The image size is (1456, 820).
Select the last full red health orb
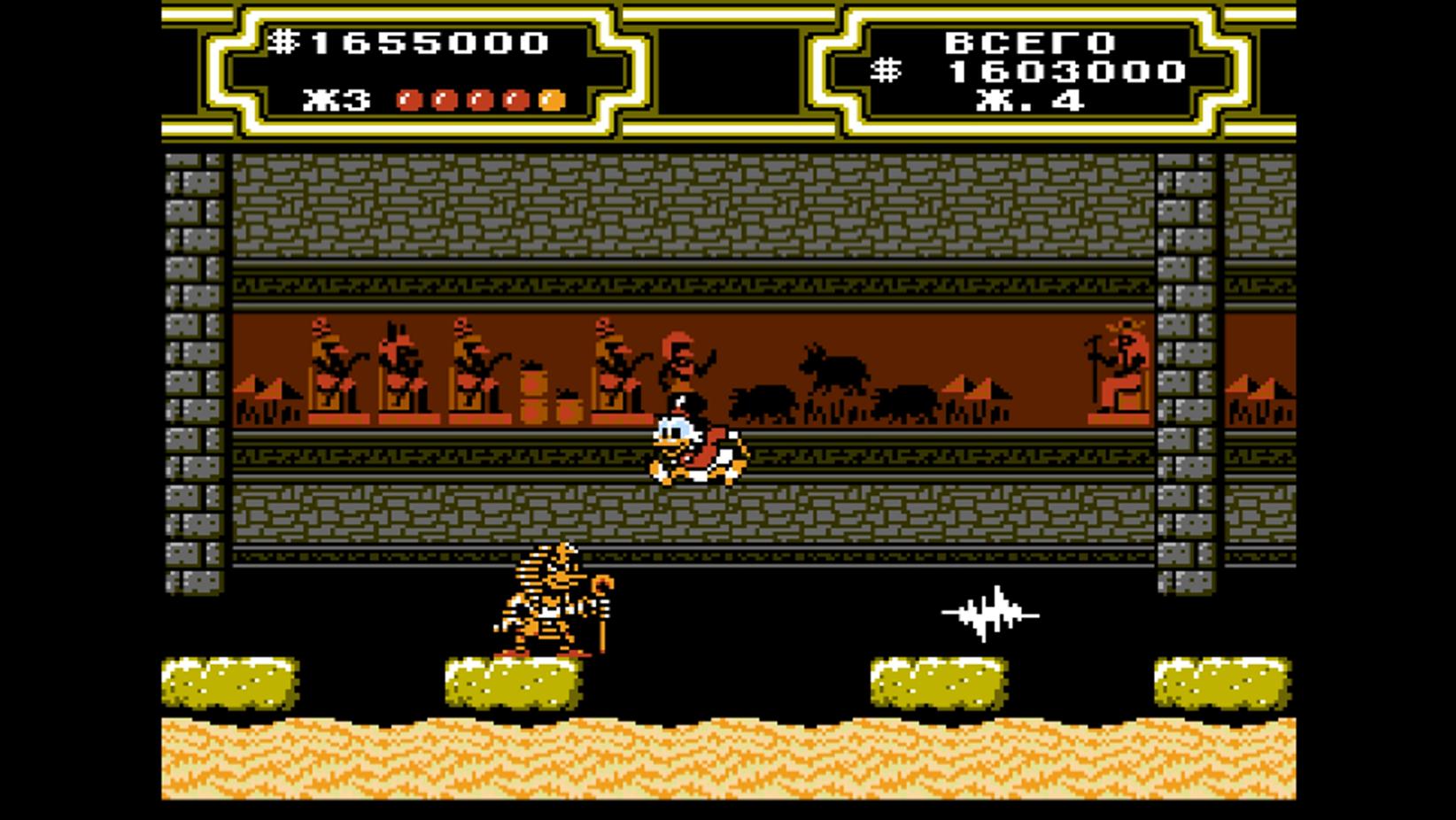pyautogui.click(x=518, y=99)
